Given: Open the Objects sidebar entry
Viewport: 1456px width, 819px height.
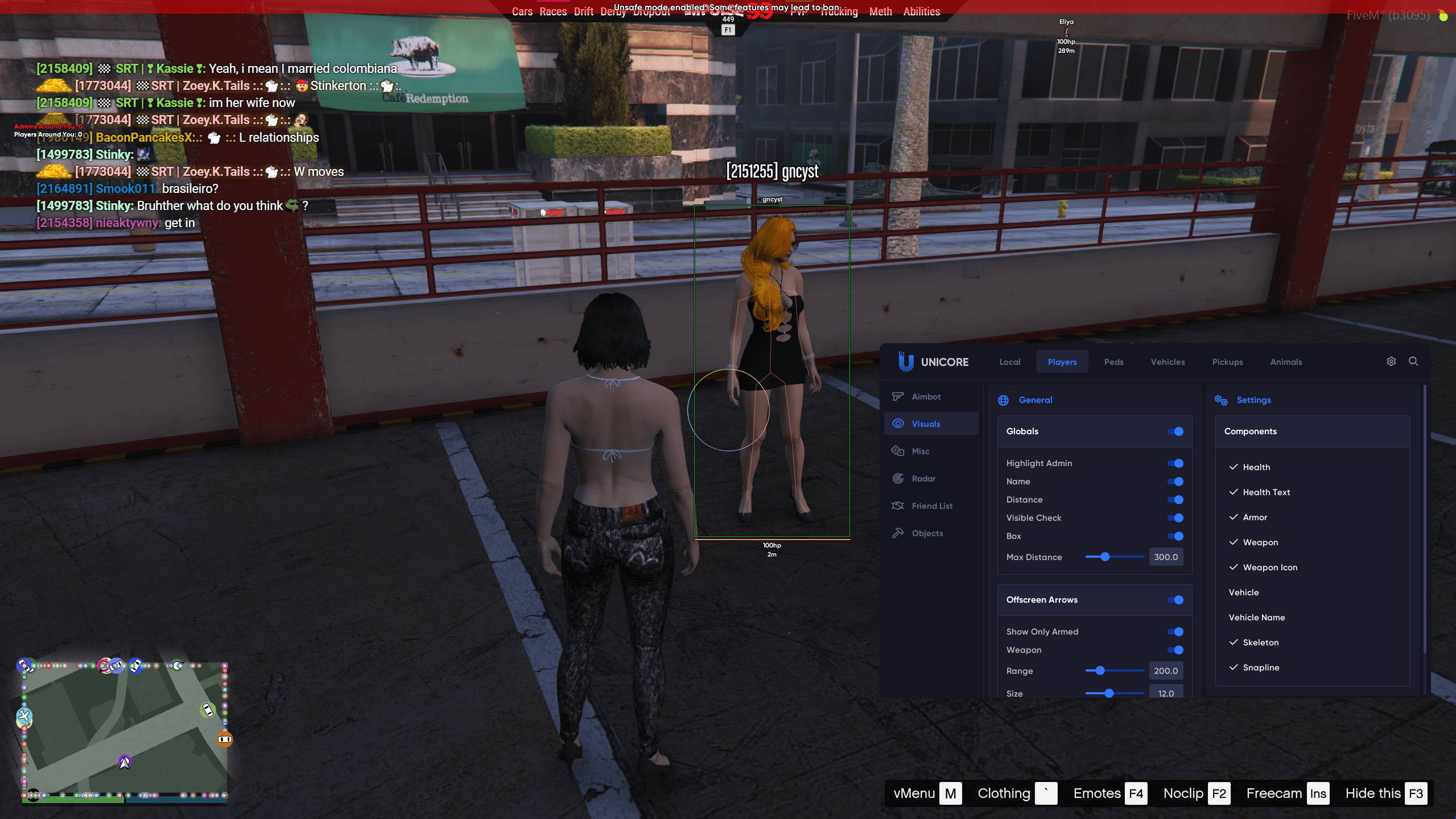Looking at the screenshot, I should coord(927,533).
